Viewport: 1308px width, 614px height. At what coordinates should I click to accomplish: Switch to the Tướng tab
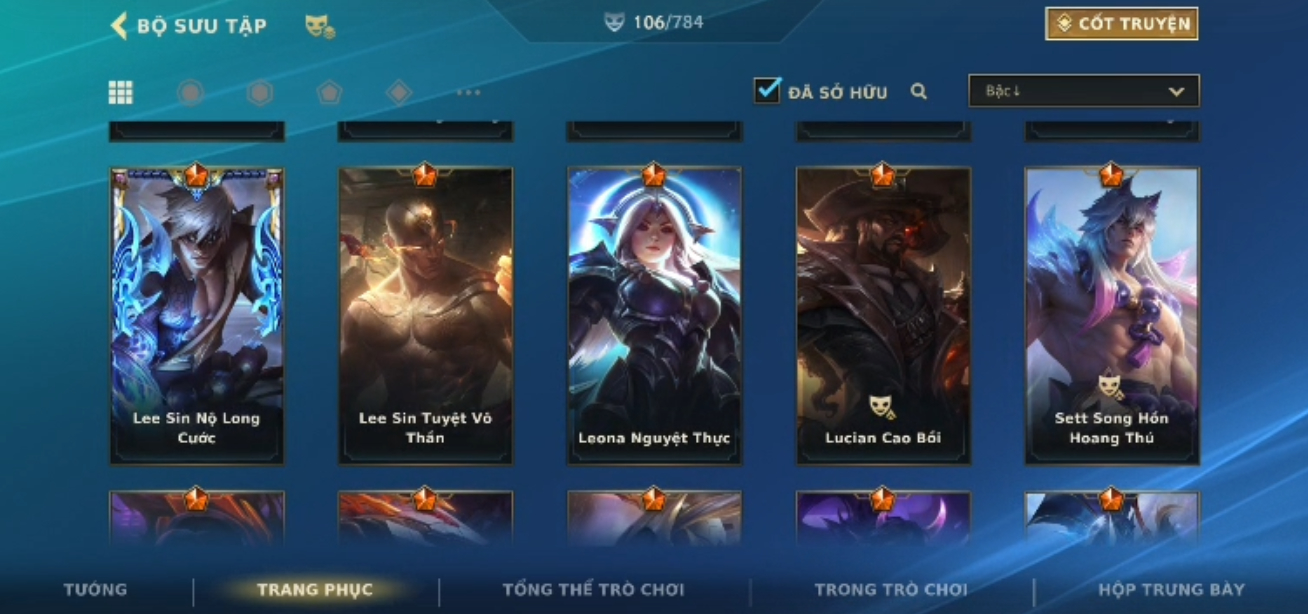(x=96, y=589)
